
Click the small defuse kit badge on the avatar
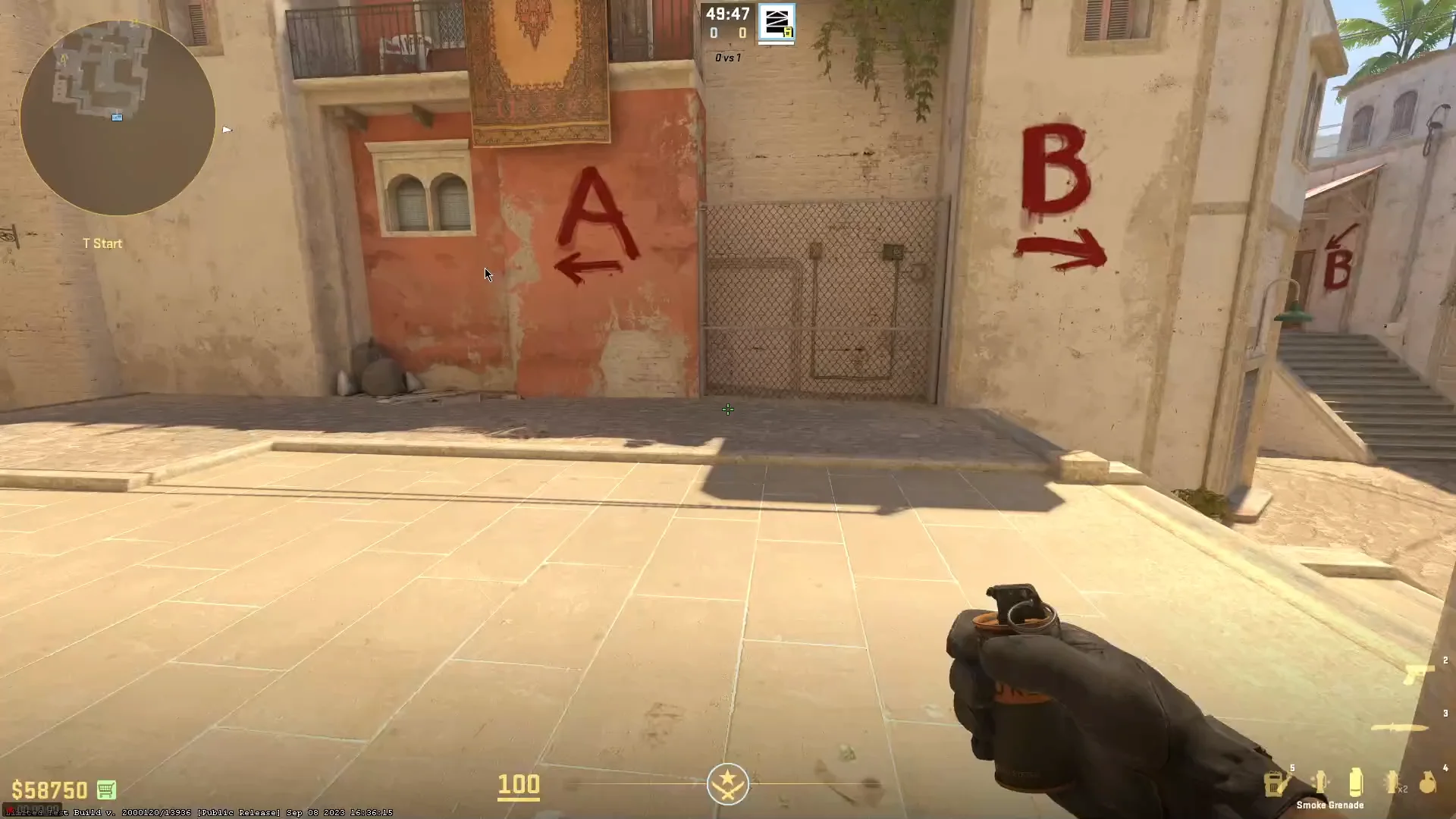[787, 33]
